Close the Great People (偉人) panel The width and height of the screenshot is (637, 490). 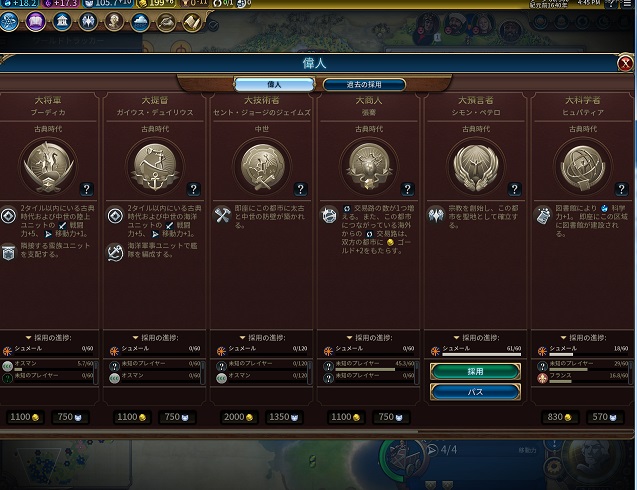point(626,64)
